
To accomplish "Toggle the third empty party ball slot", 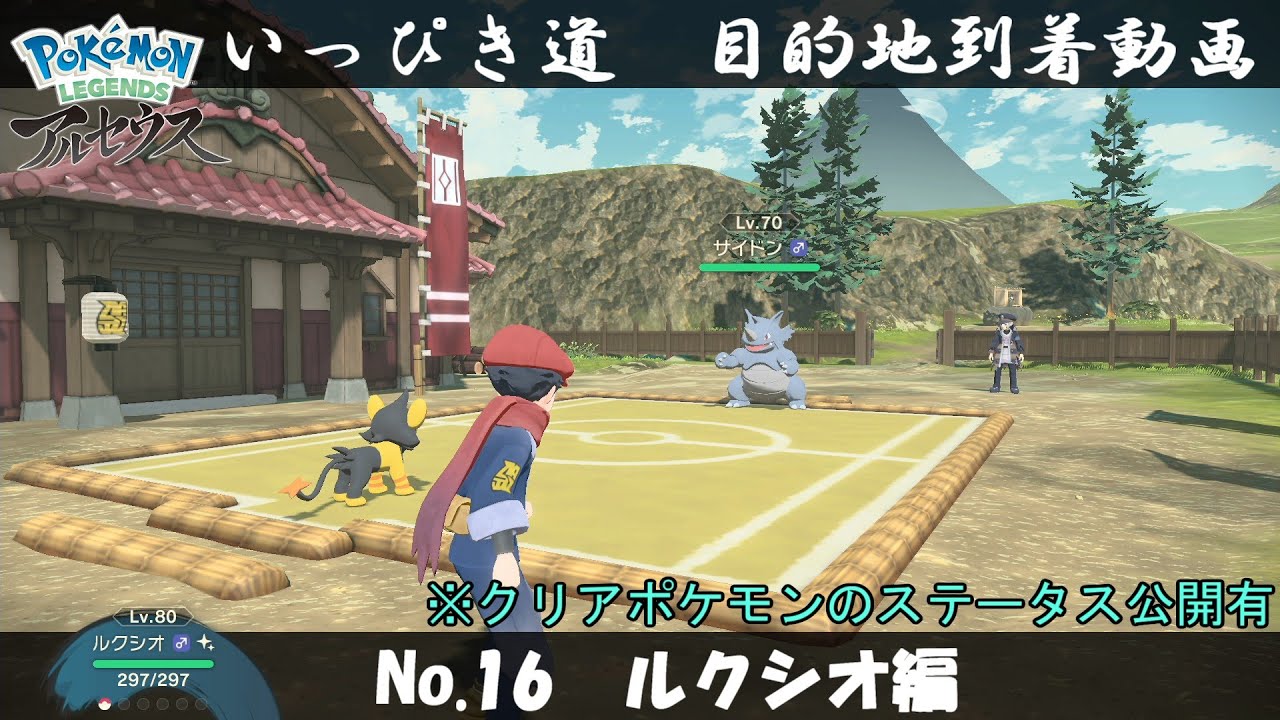I will 142,706.
